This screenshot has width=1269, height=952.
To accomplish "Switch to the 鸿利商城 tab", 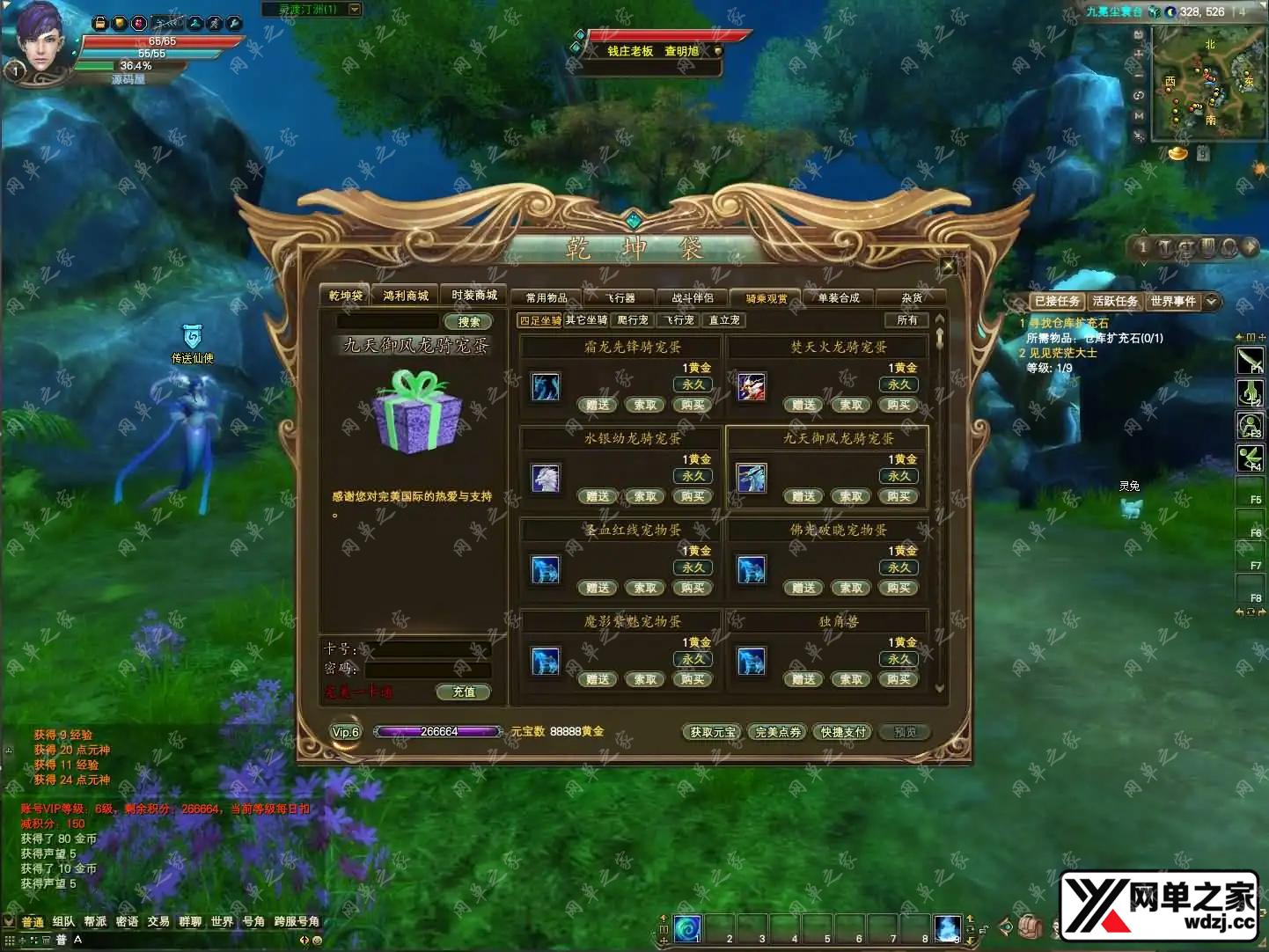I will pyautogui.click(x=406, y=296).
